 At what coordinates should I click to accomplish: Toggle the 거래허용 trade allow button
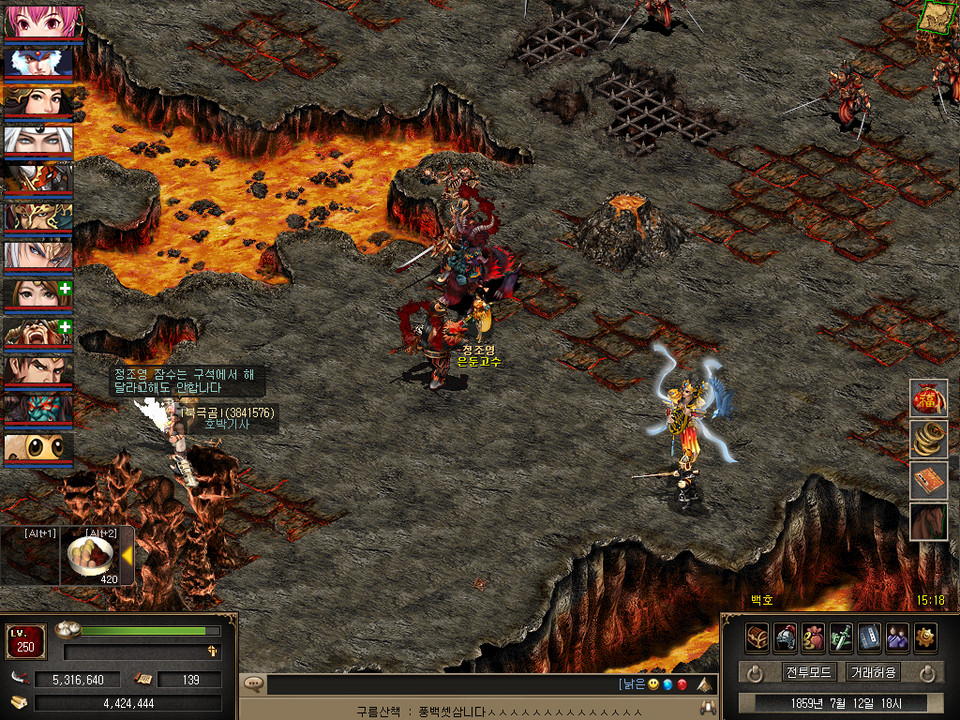tap(872, 672)
